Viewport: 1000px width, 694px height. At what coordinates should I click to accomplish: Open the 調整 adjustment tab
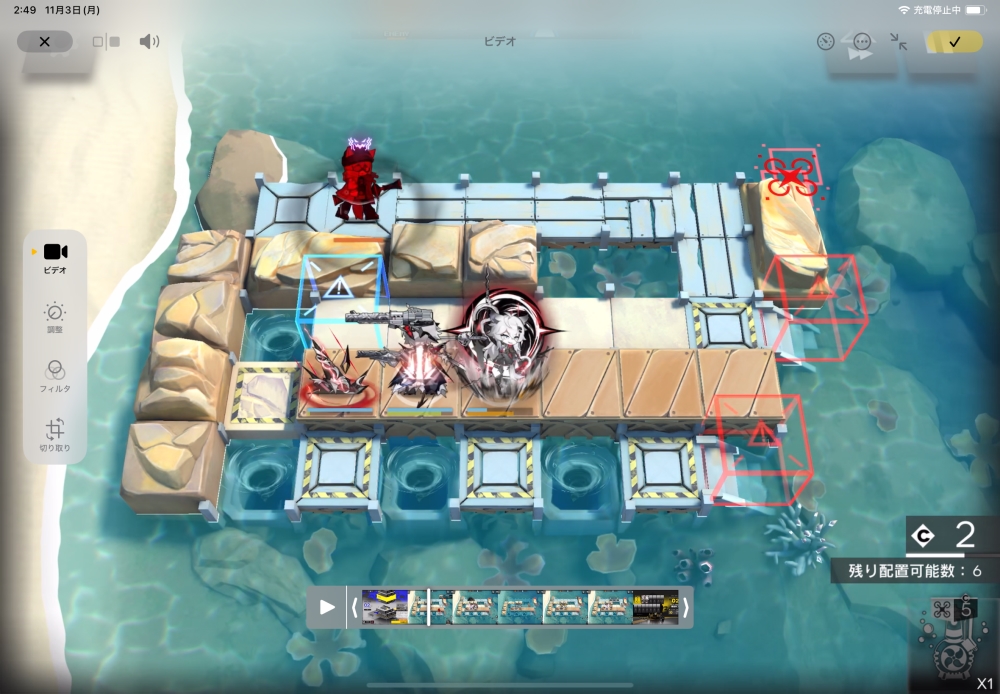[x=55, y=317]
